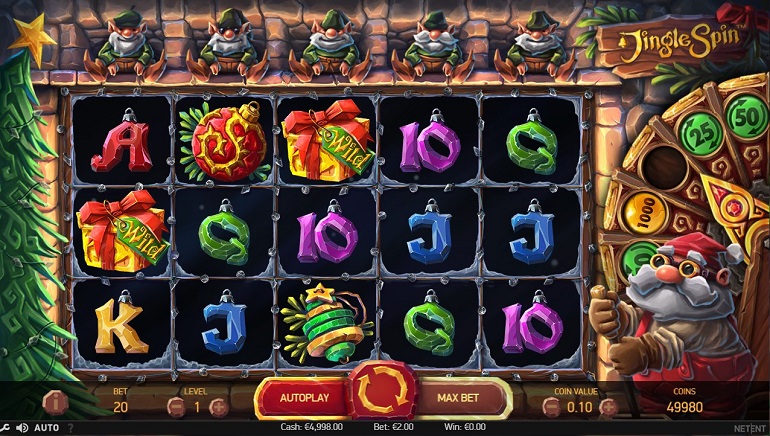770x436 pixels.
Task: Spin the reels with the round arrow button
Action: (382, 395)
